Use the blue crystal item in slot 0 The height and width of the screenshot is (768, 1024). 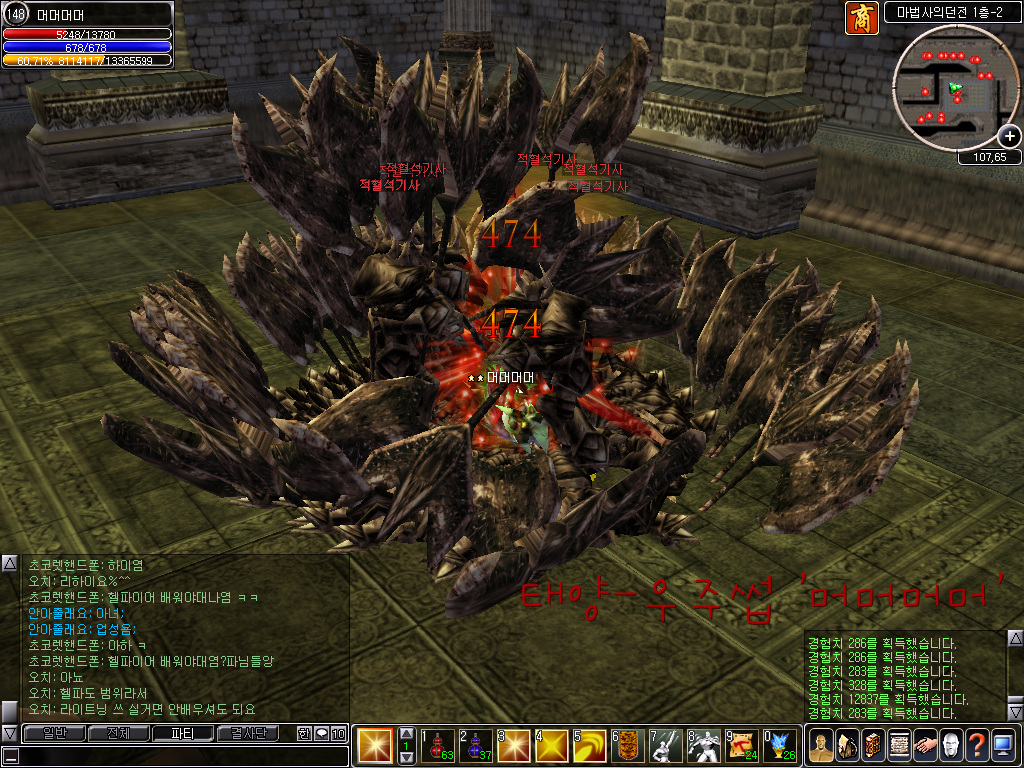pos(779,744)
